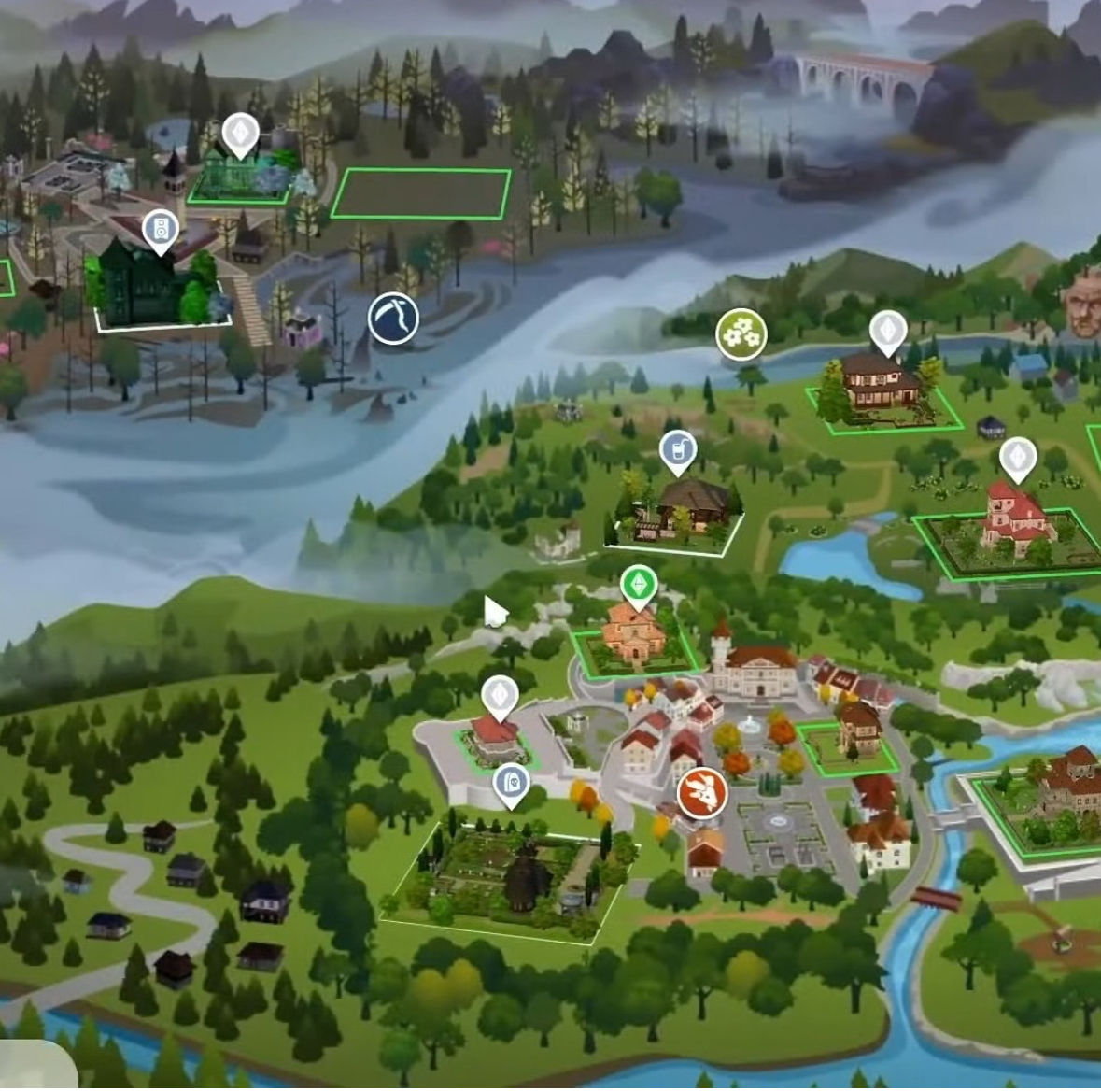
Task: Choose the plumbob pin over the pink-roofed villa
Action: (x=1018, y=458)
